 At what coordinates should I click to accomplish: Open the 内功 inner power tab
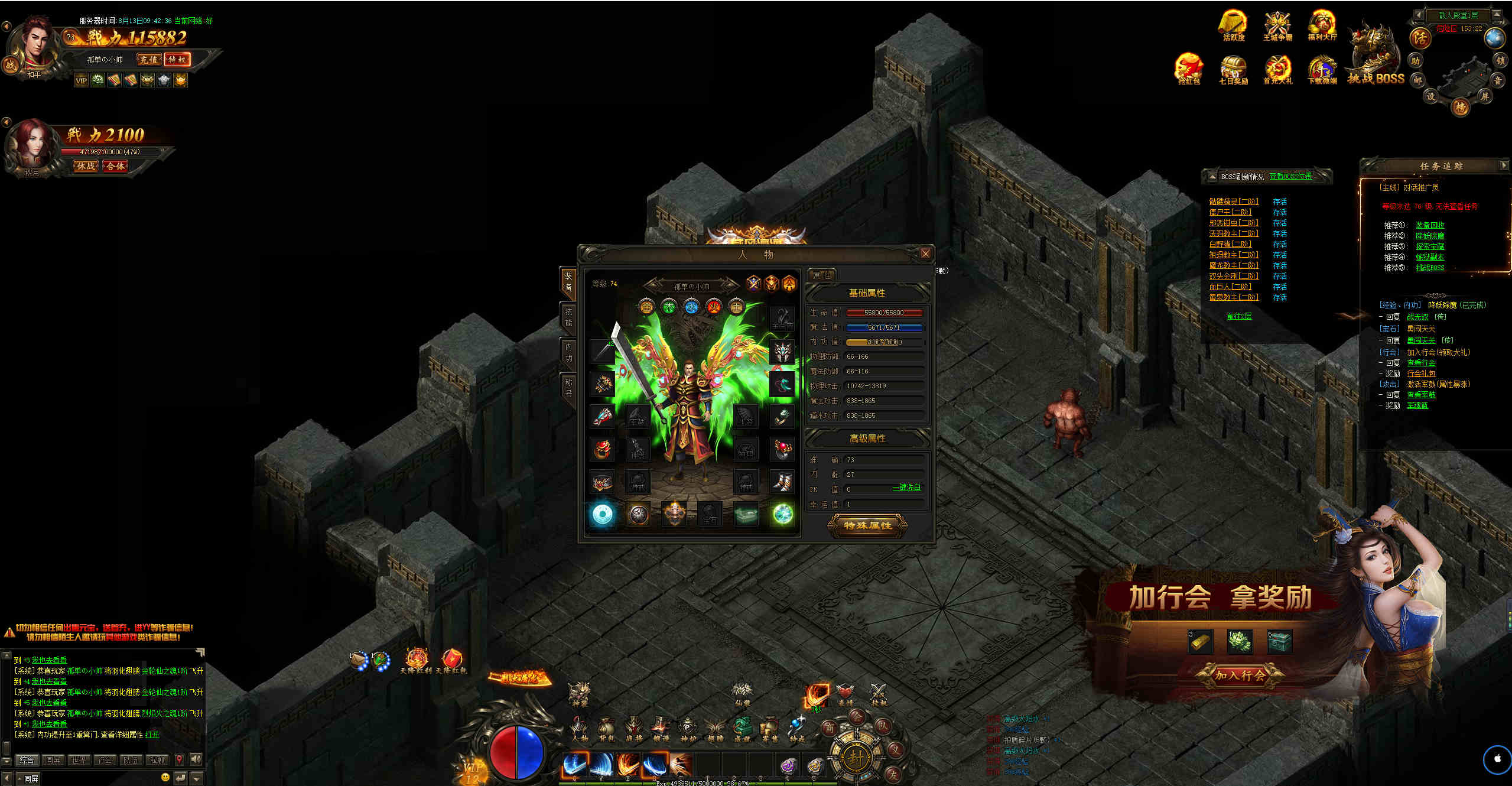(568, 353)
